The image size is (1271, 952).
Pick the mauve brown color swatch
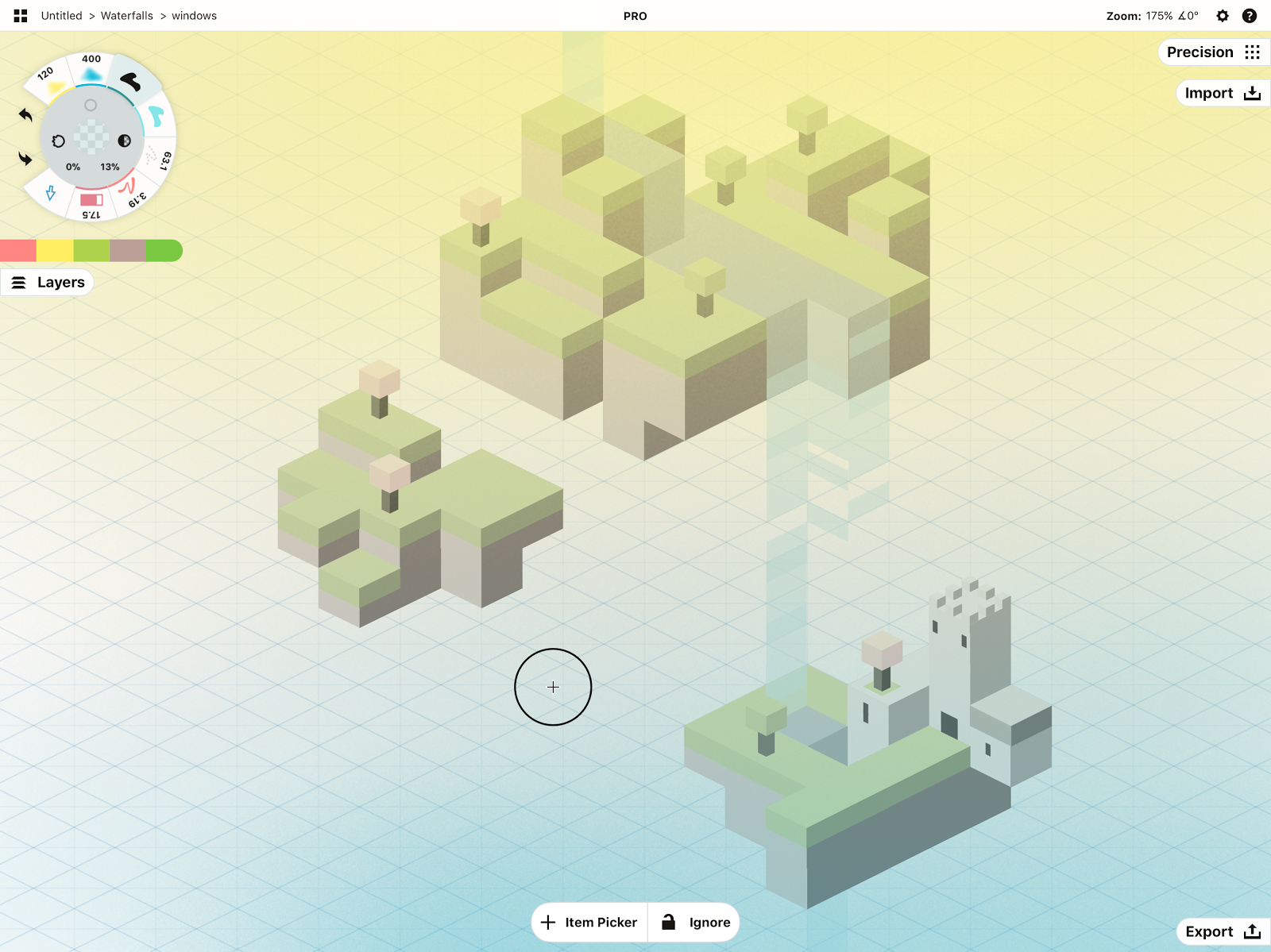click(x=128, y=251)
